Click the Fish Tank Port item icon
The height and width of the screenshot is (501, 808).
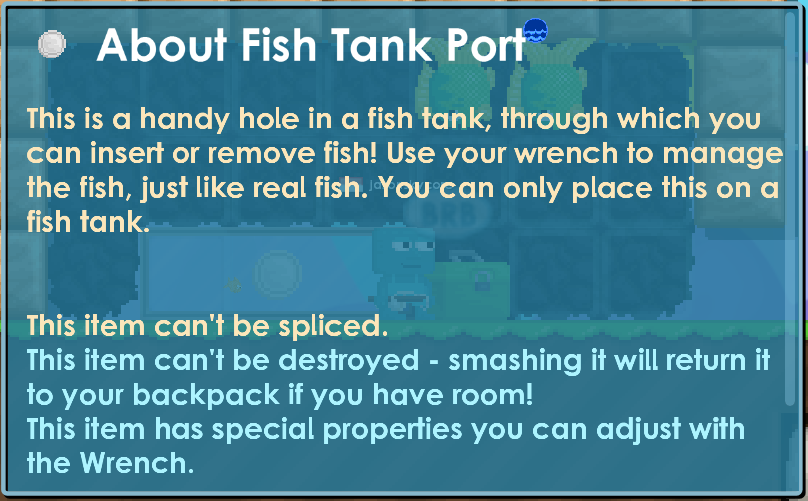tap(52, 43)
